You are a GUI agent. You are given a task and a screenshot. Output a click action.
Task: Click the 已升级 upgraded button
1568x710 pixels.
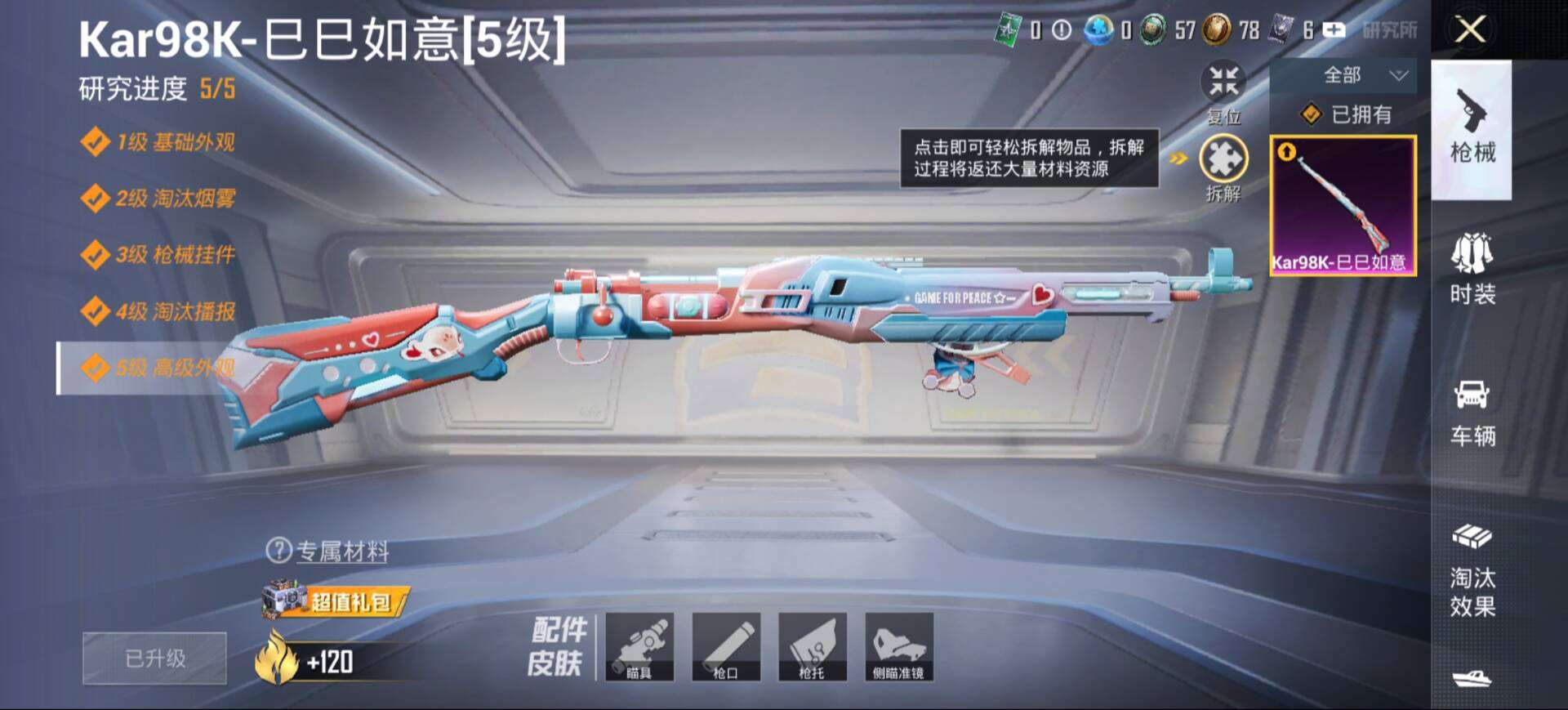pyautogui.click(x=154, y=658)
